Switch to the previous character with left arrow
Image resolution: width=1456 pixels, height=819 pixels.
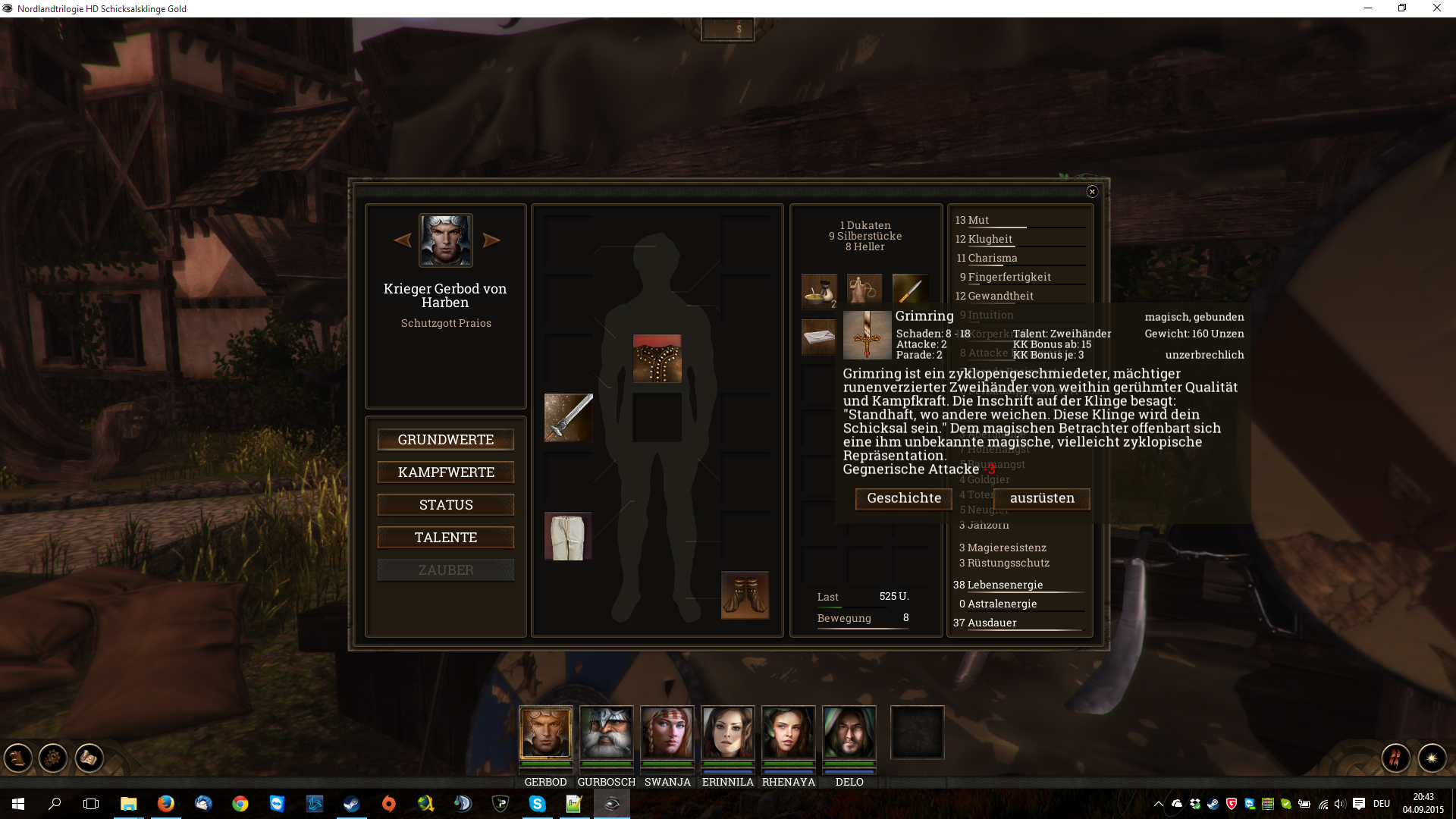pyautogui.click(x=403, y=240)
